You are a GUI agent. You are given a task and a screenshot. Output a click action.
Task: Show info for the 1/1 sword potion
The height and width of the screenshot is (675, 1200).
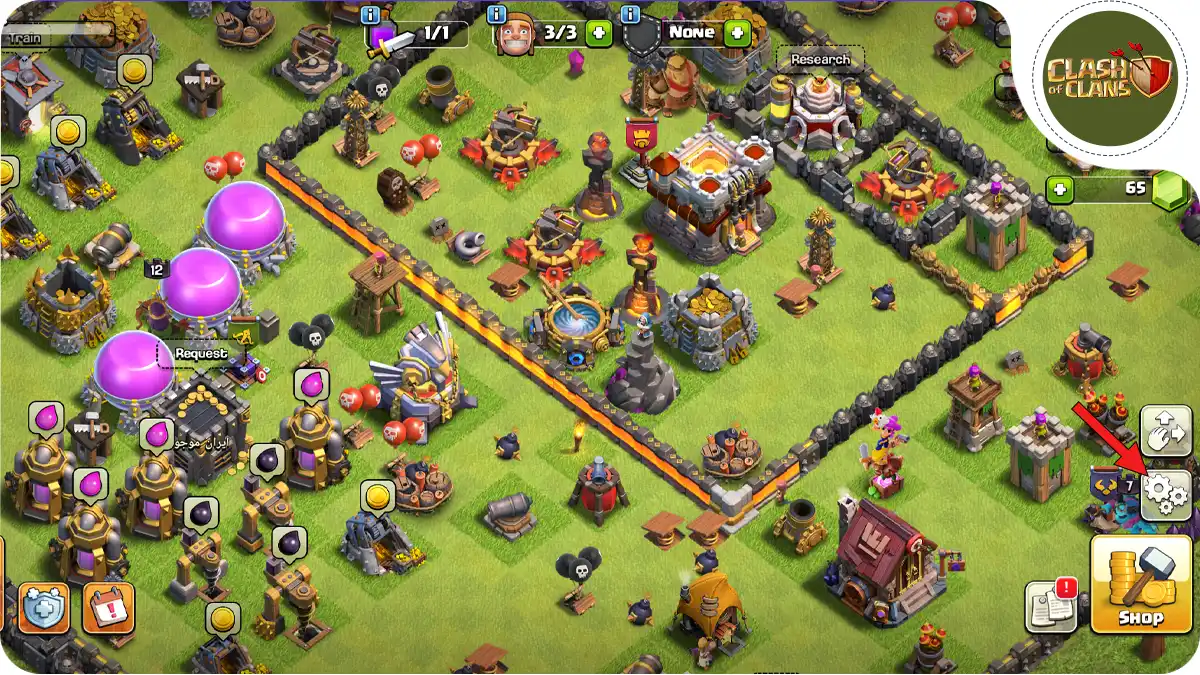point(374,15)
